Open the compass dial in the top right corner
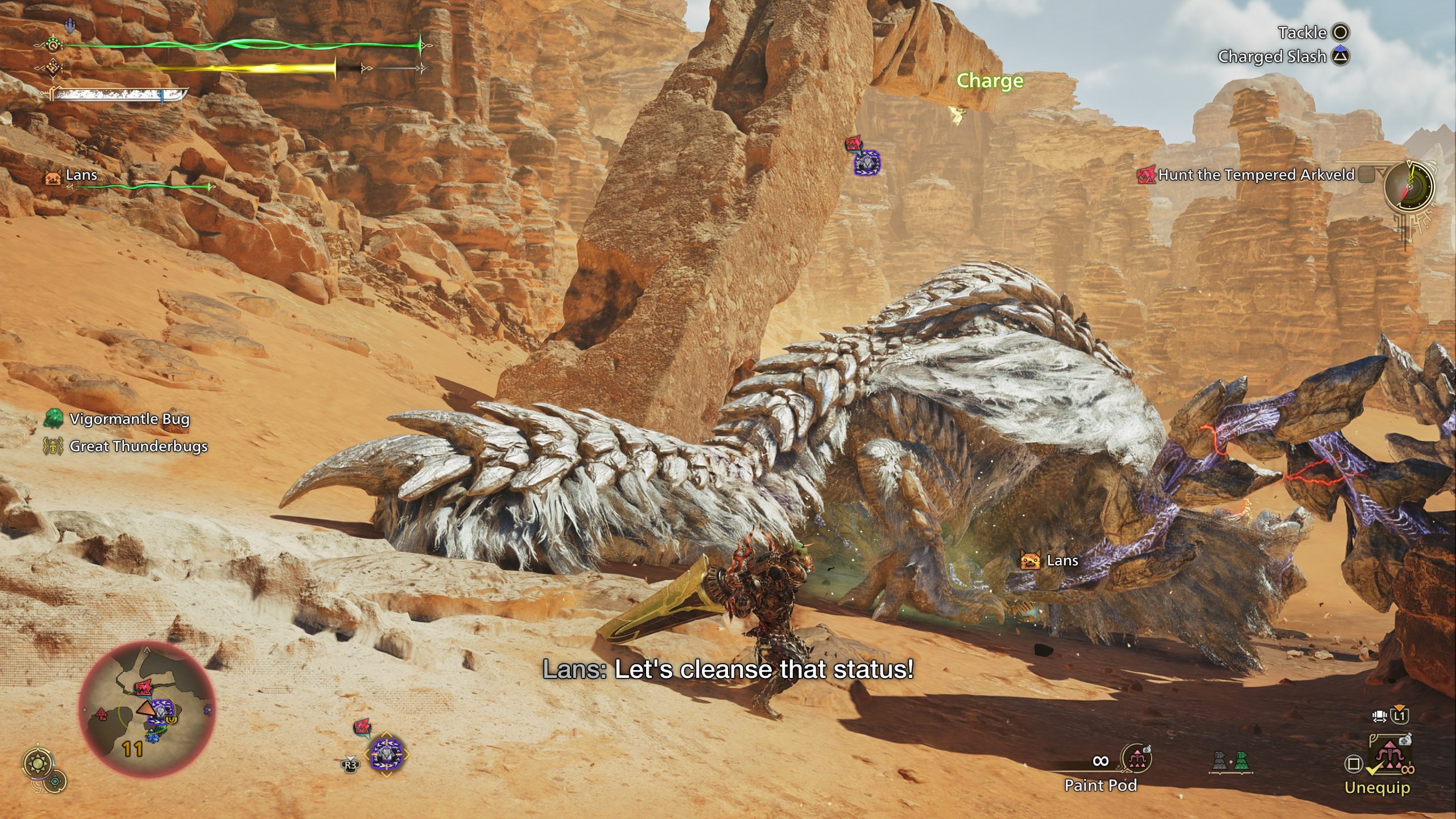The height and width of the screenshot is (819, 1456). [x=1409, y=186]
